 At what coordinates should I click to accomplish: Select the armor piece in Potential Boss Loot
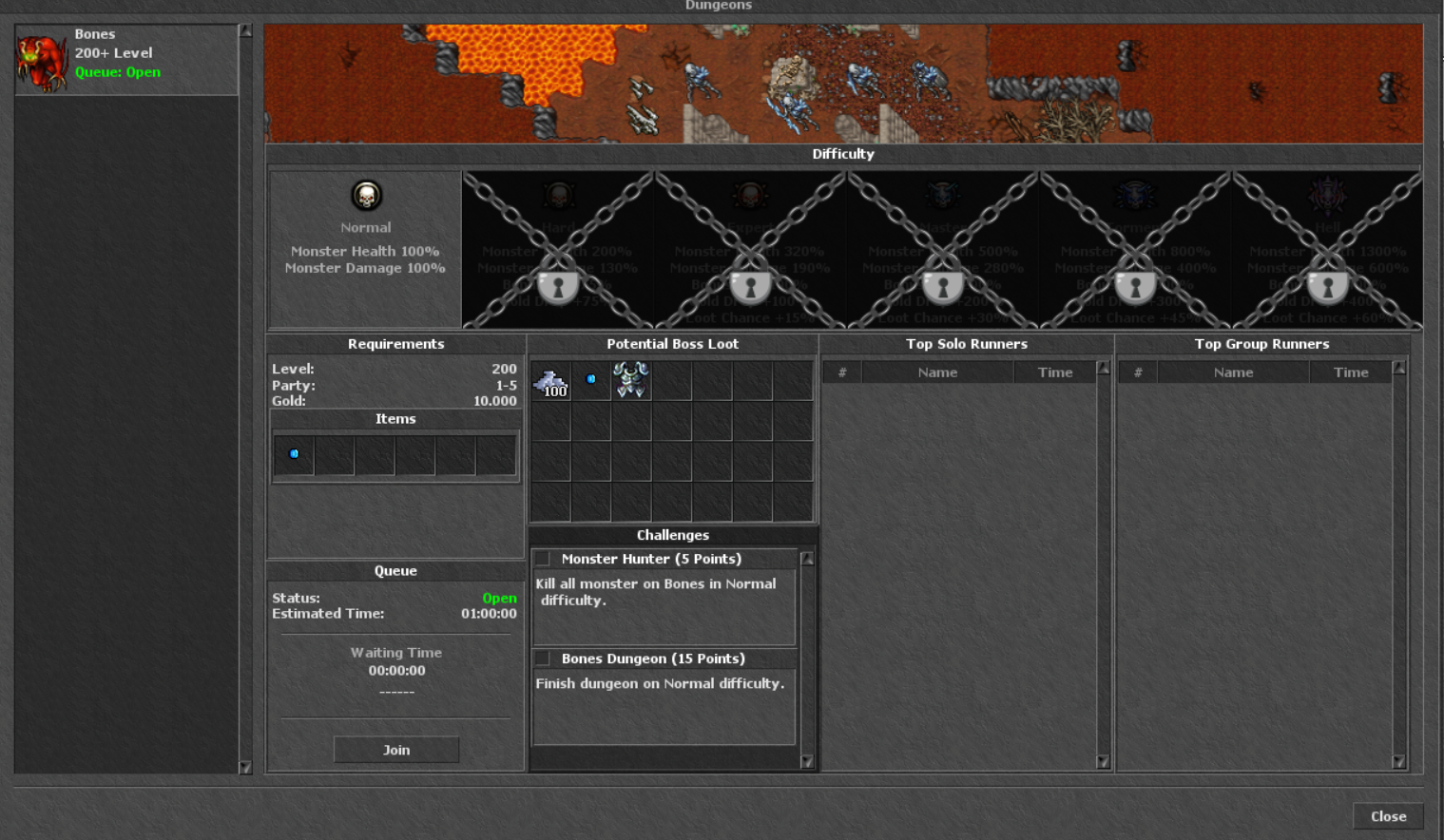click(x=631, y=379)
